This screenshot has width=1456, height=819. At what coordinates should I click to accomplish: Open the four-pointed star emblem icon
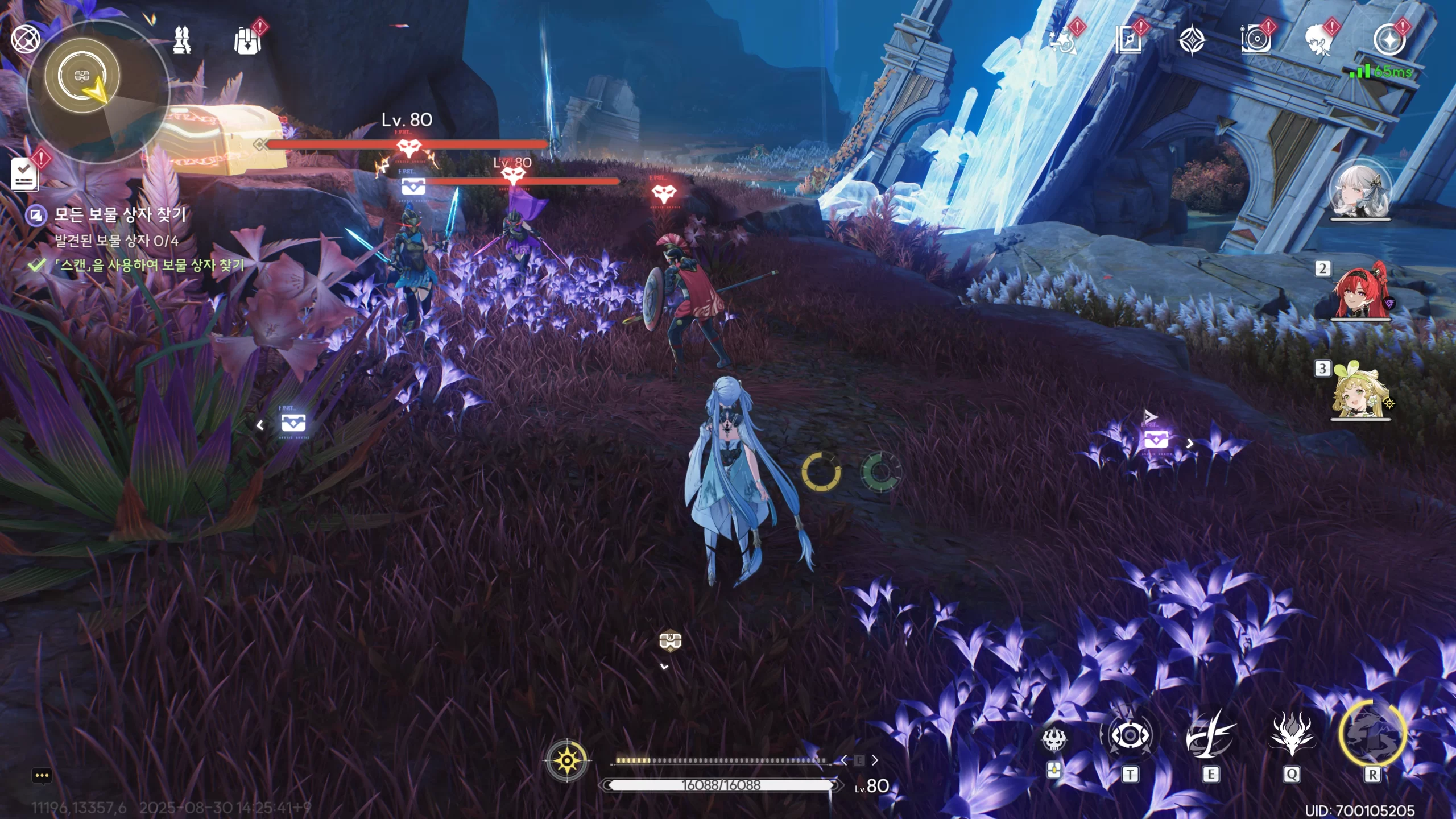click(1192, 41)
